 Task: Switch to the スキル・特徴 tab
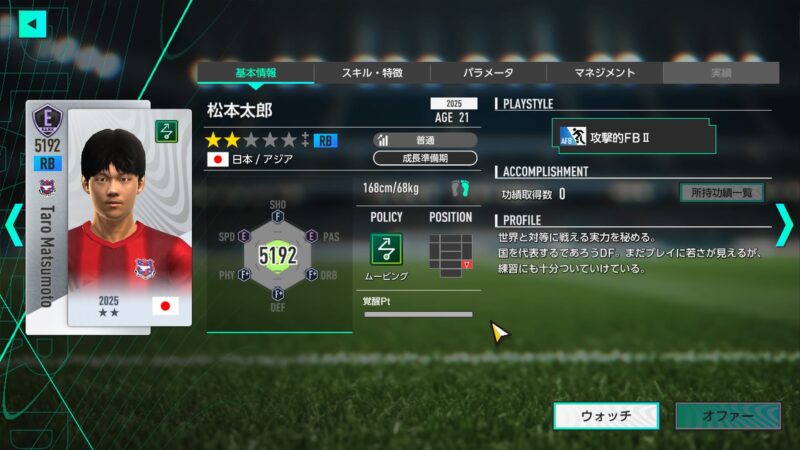(372, 73)
